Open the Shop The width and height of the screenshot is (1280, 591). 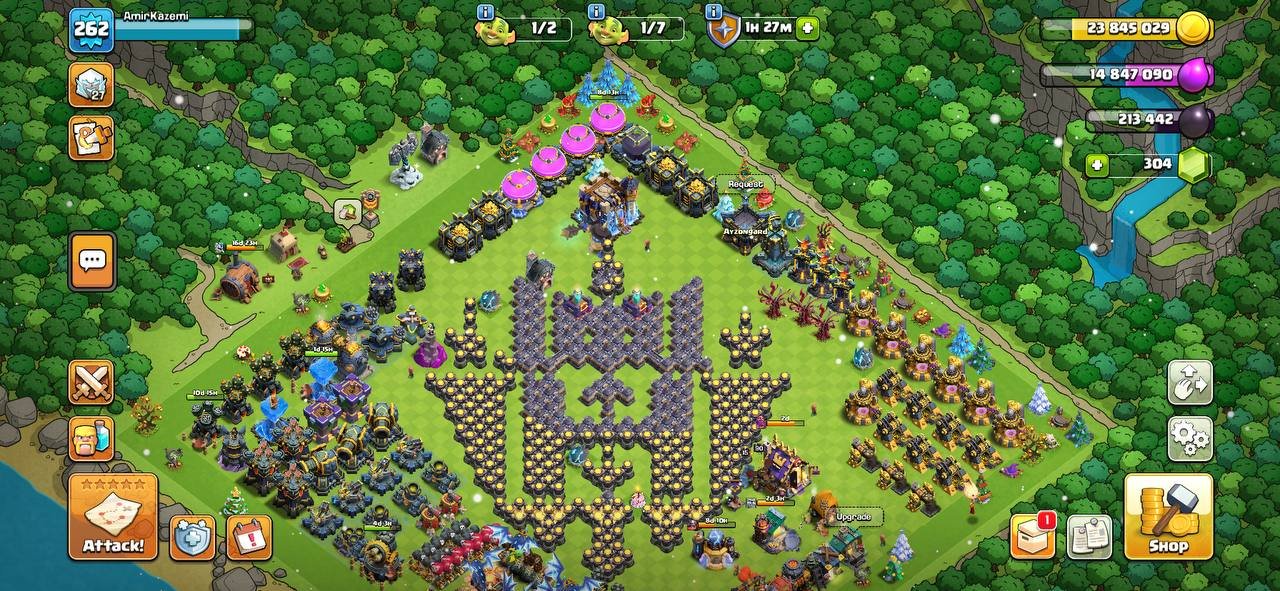coord(1168,516)
